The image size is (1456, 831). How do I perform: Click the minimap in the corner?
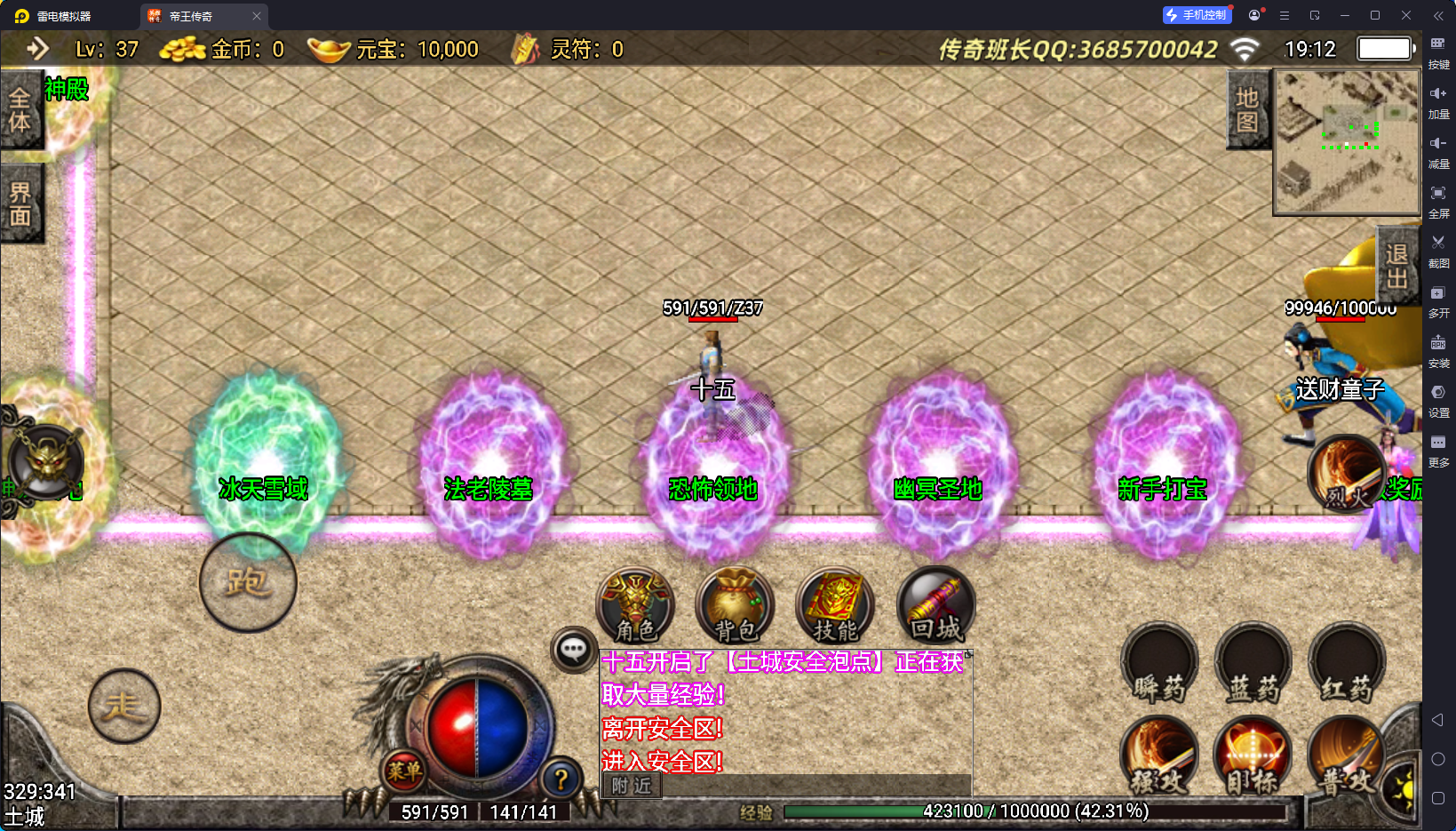[1346, 142]
